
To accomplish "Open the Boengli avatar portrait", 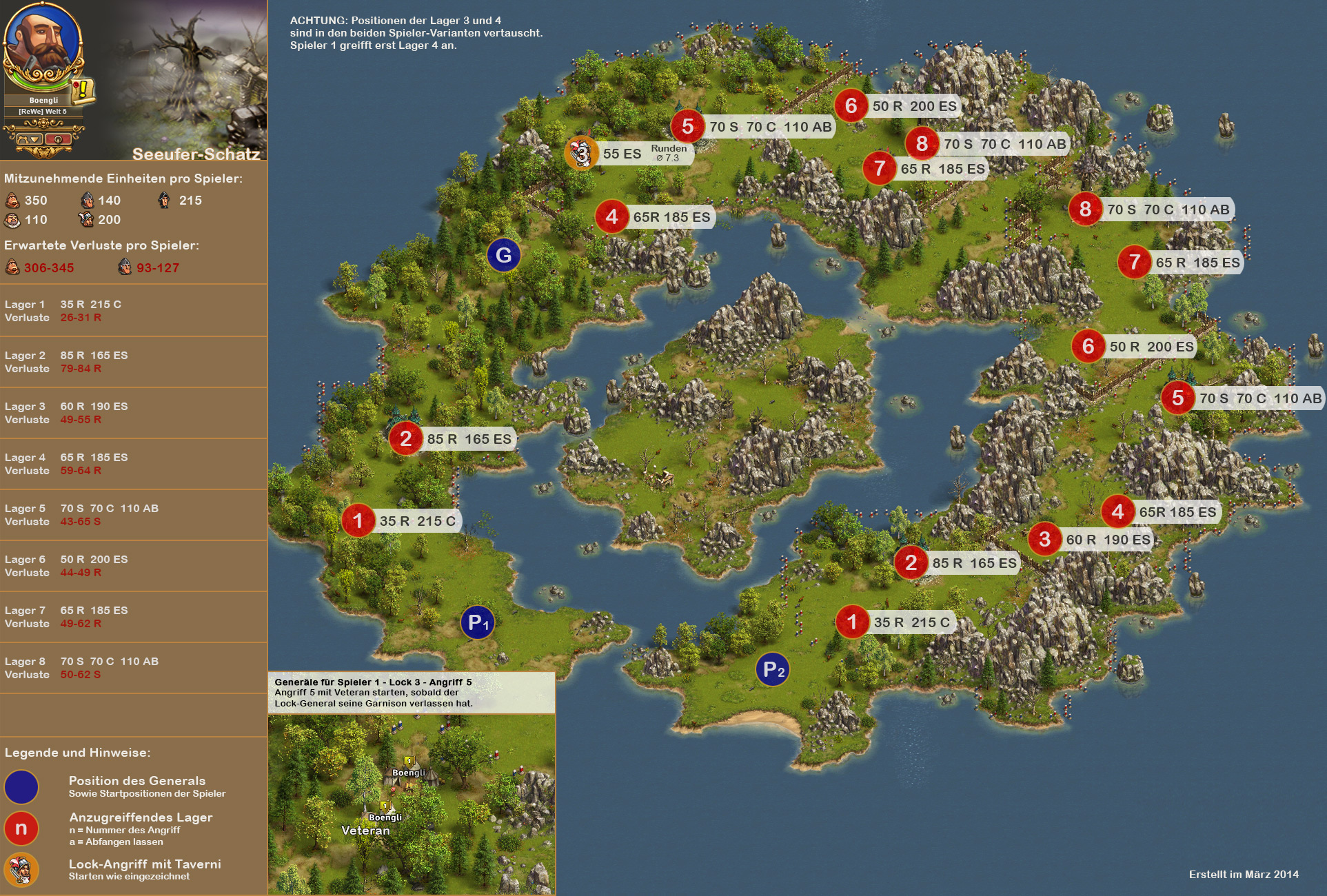I will click(x=41, y=41).
